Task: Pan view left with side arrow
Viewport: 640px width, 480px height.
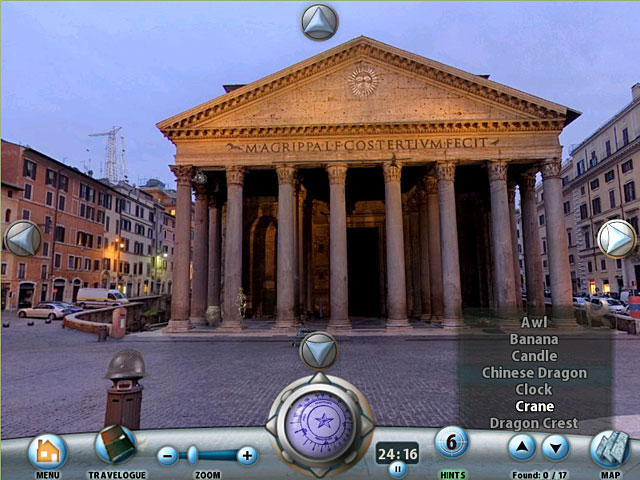Action: tap(23, 238)
